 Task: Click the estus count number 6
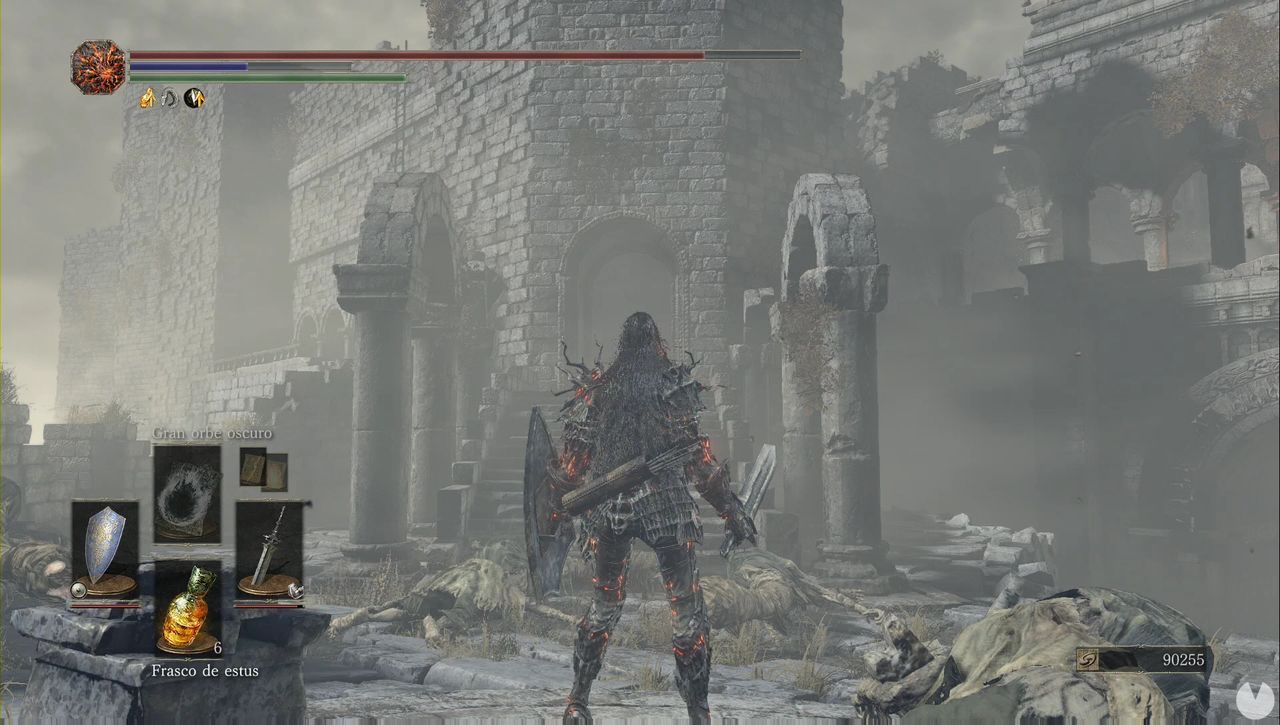[218, 648]
